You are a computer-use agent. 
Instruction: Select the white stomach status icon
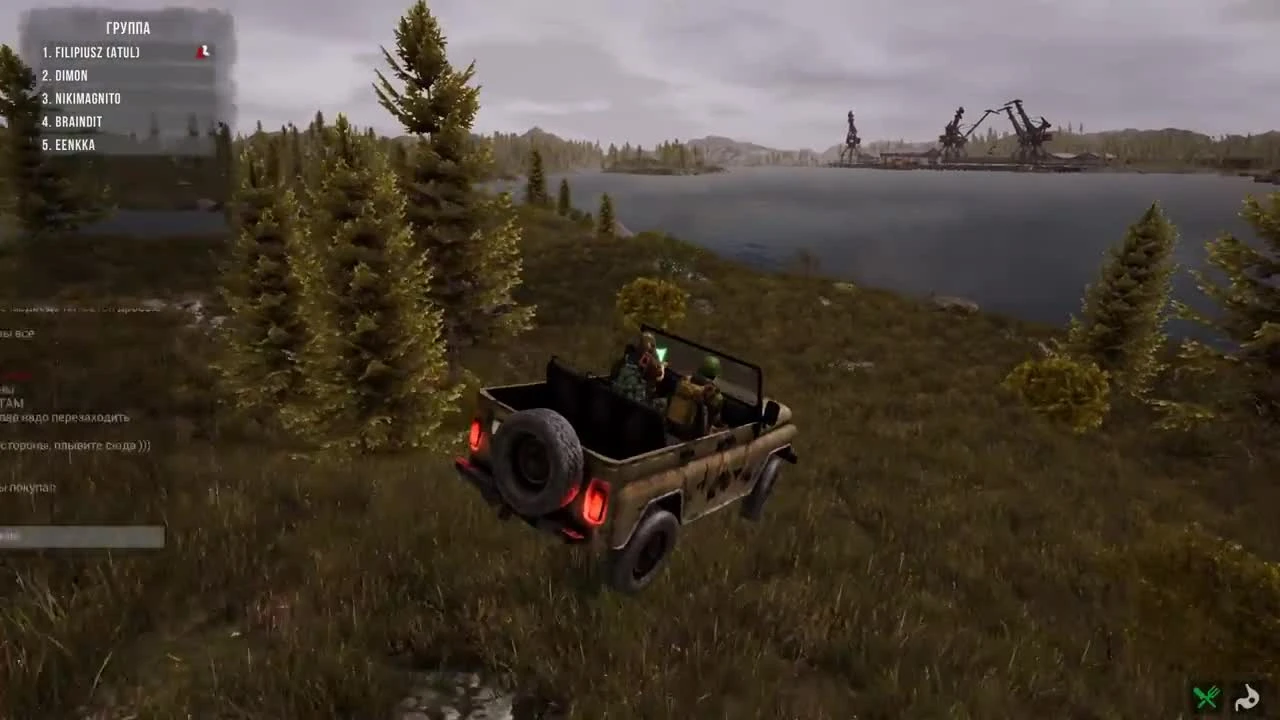[1246, 698]
